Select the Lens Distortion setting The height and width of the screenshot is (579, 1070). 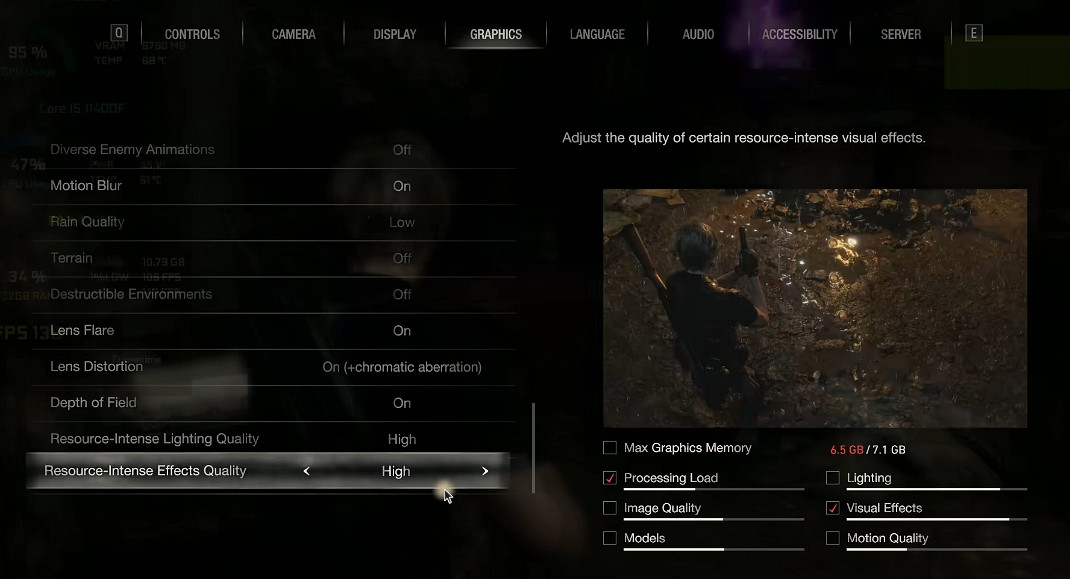[x=270, y=367]
